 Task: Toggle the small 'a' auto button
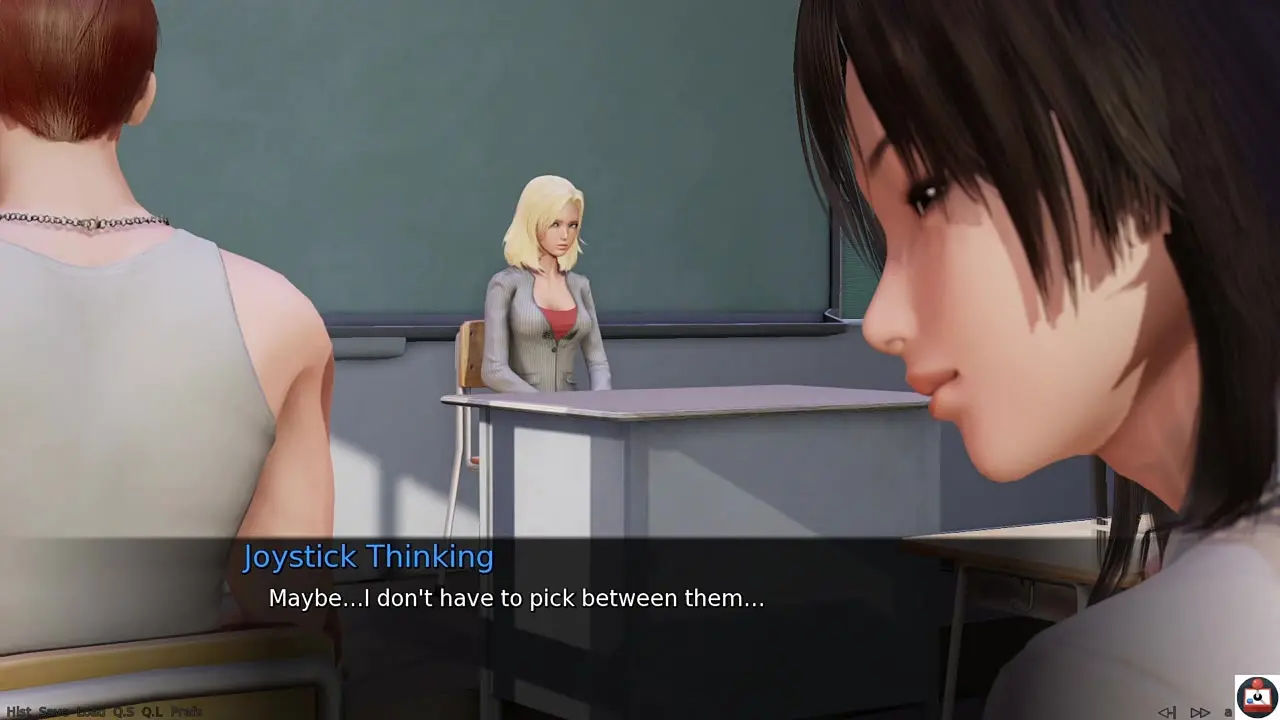1228,712
